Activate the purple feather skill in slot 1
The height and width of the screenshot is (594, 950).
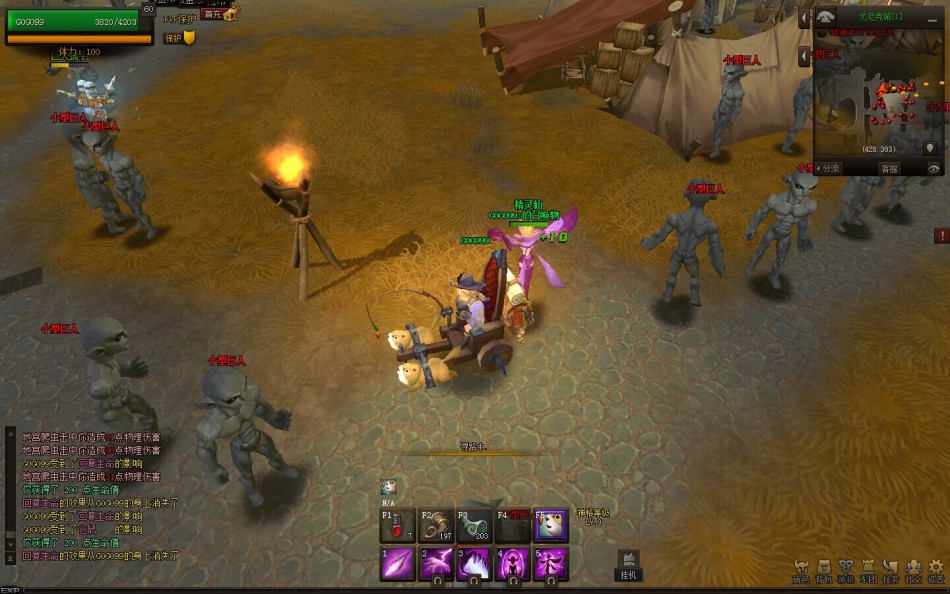tap(397, 564)
